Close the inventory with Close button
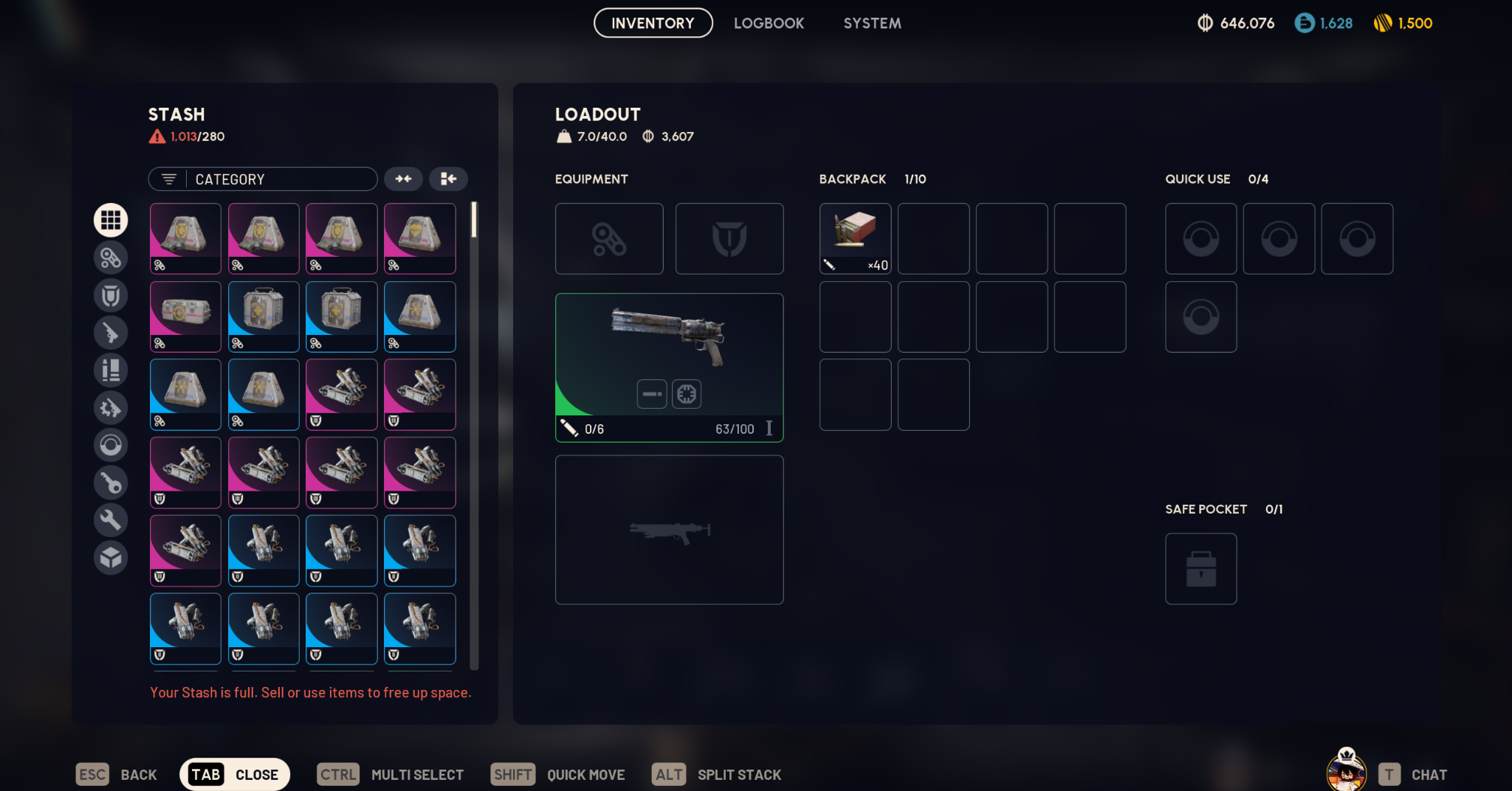This screenshot has height=791, width=1512. click(235, 775)
